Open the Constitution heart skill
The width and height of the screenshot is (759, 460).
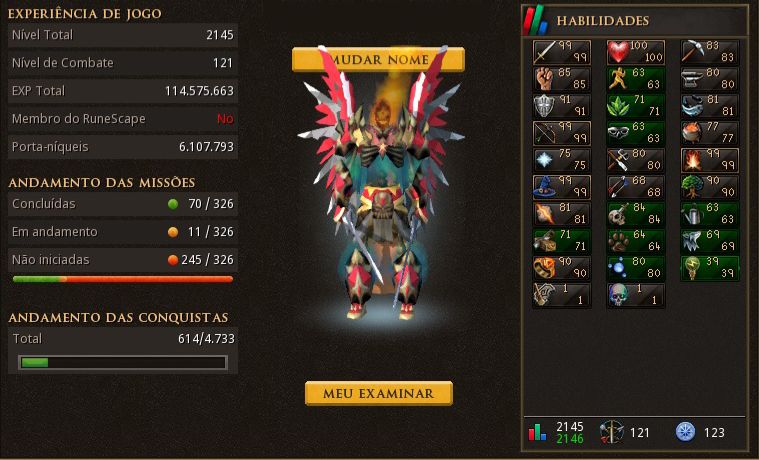(635, 53)
